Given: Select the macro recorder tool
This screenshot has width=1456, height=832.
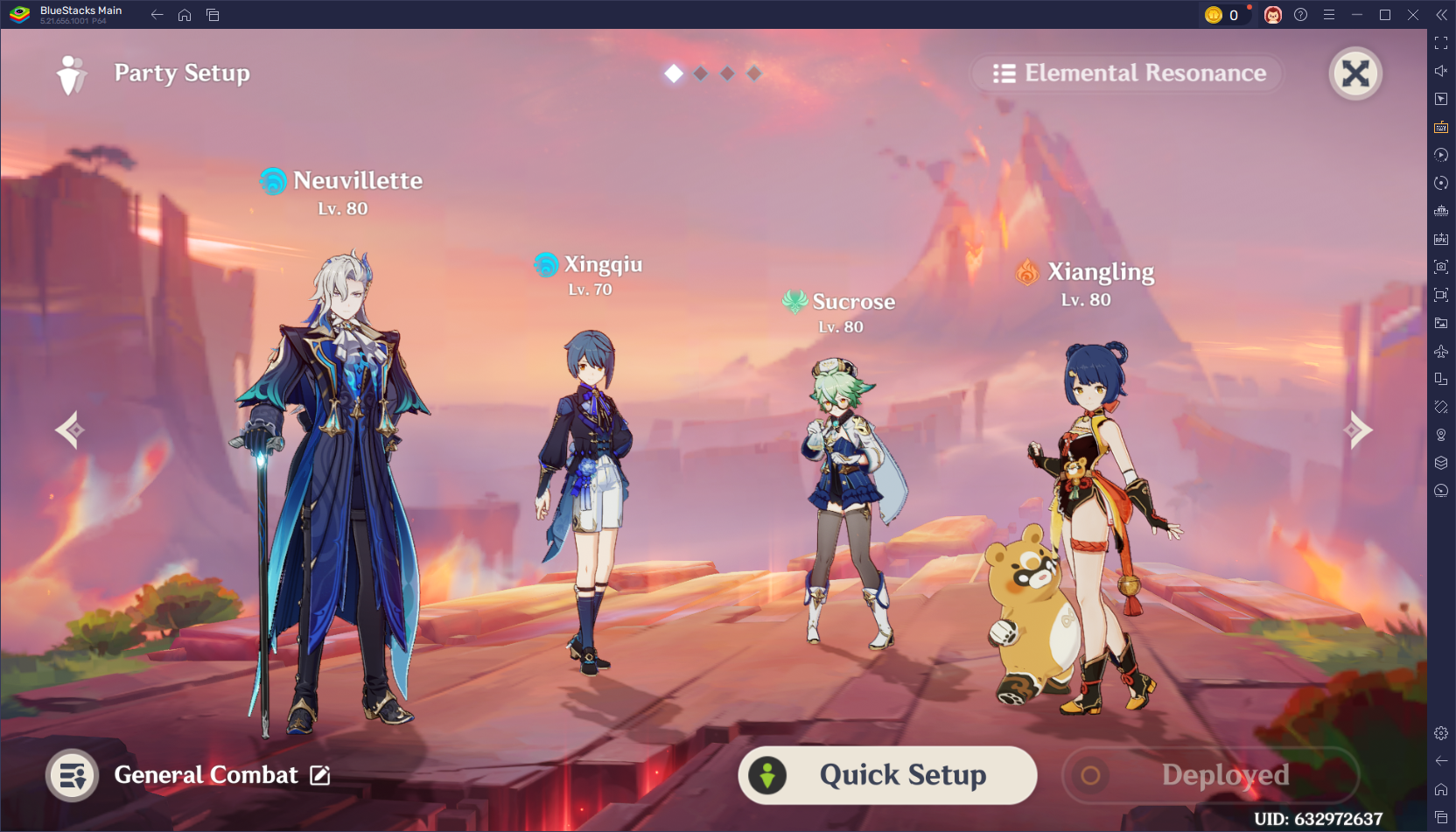Looking at the screenshot, I should (1440, 155).
